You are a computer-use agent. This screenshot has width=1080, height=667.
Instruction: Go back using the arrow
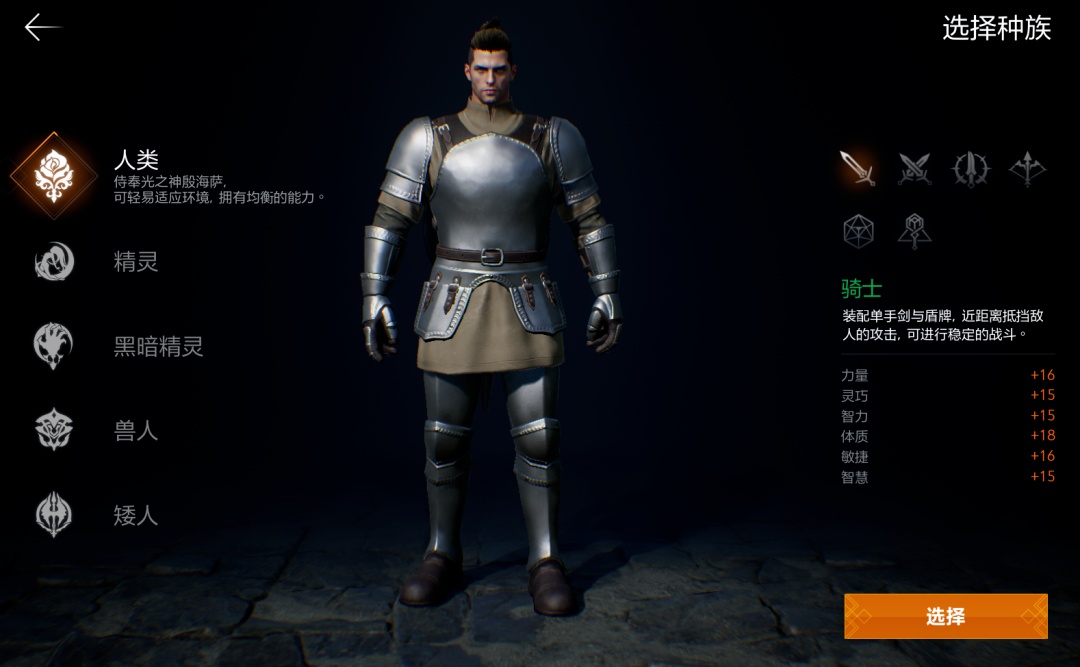coord(42,28)
